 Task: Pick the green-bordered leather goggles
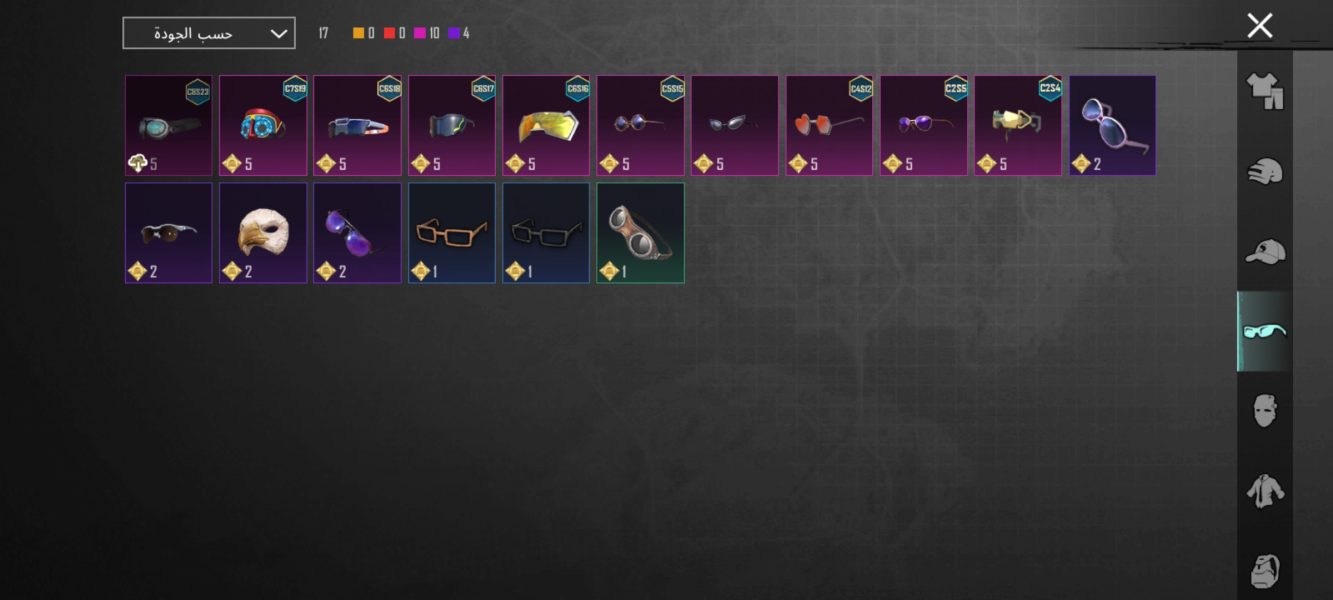640,233
